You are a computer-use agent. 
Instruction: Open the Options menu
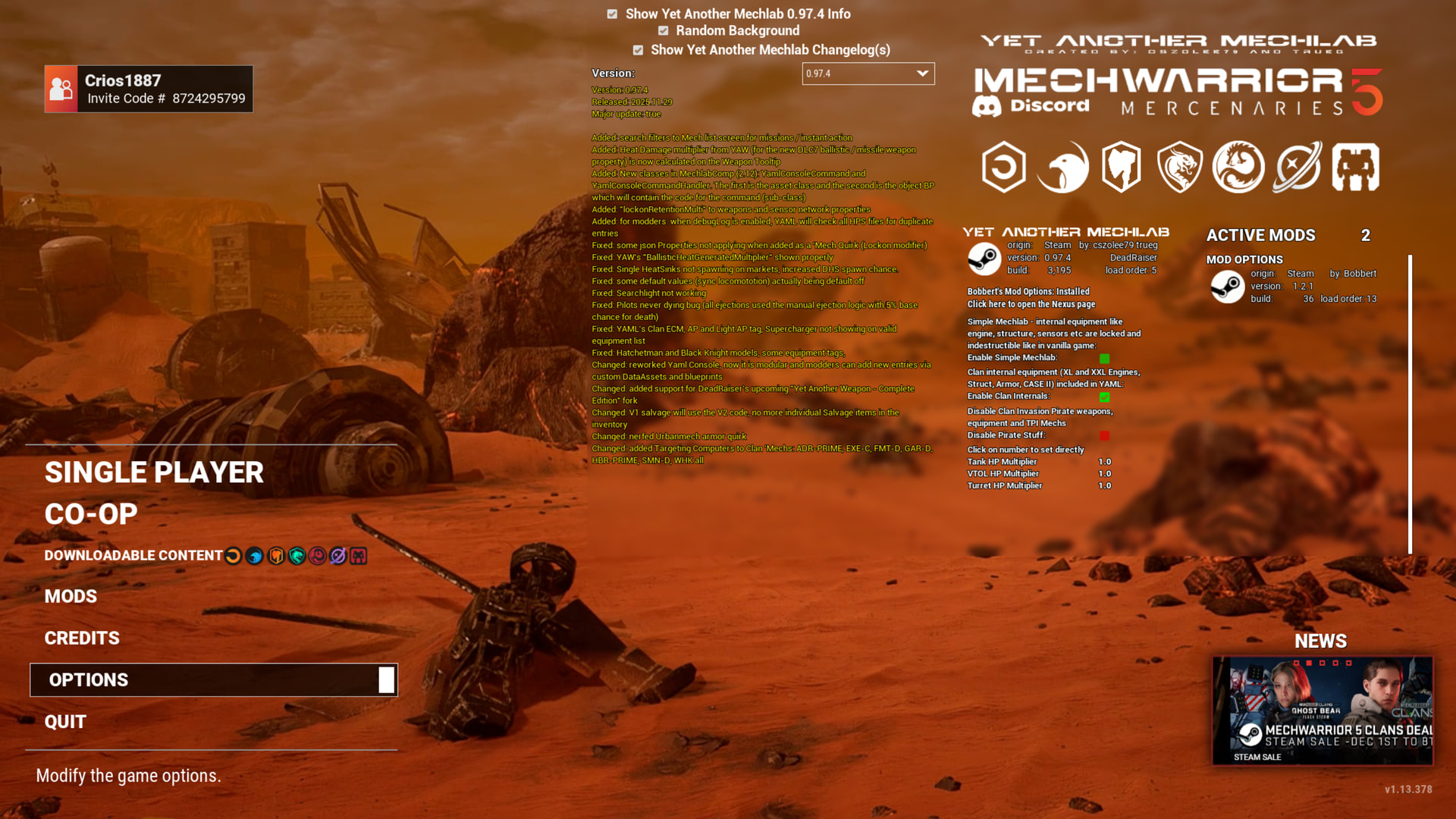click(x=89, y=680)
